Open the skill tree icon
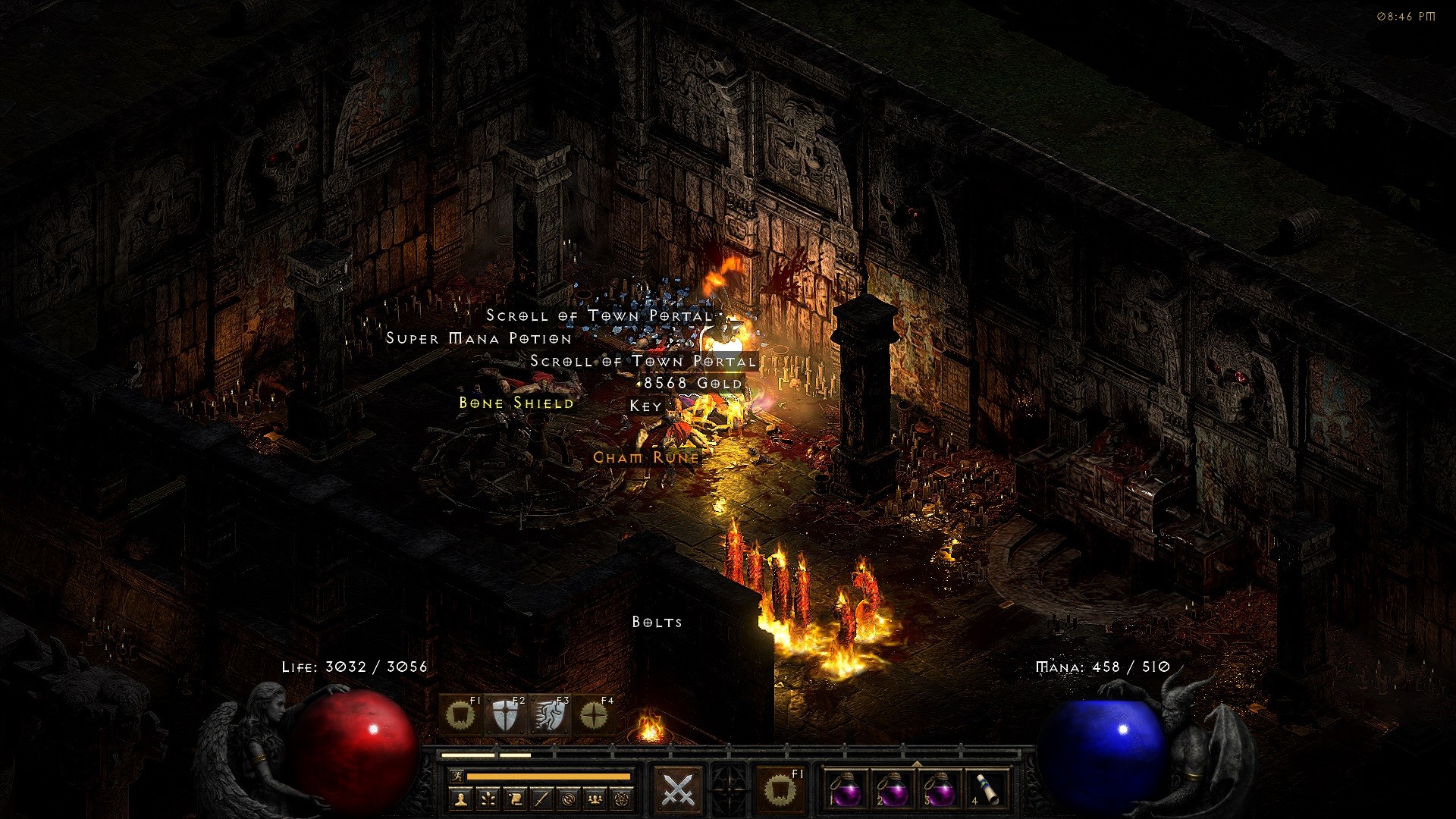Screen dimensions: 1456x819 [x=488, y=799]
